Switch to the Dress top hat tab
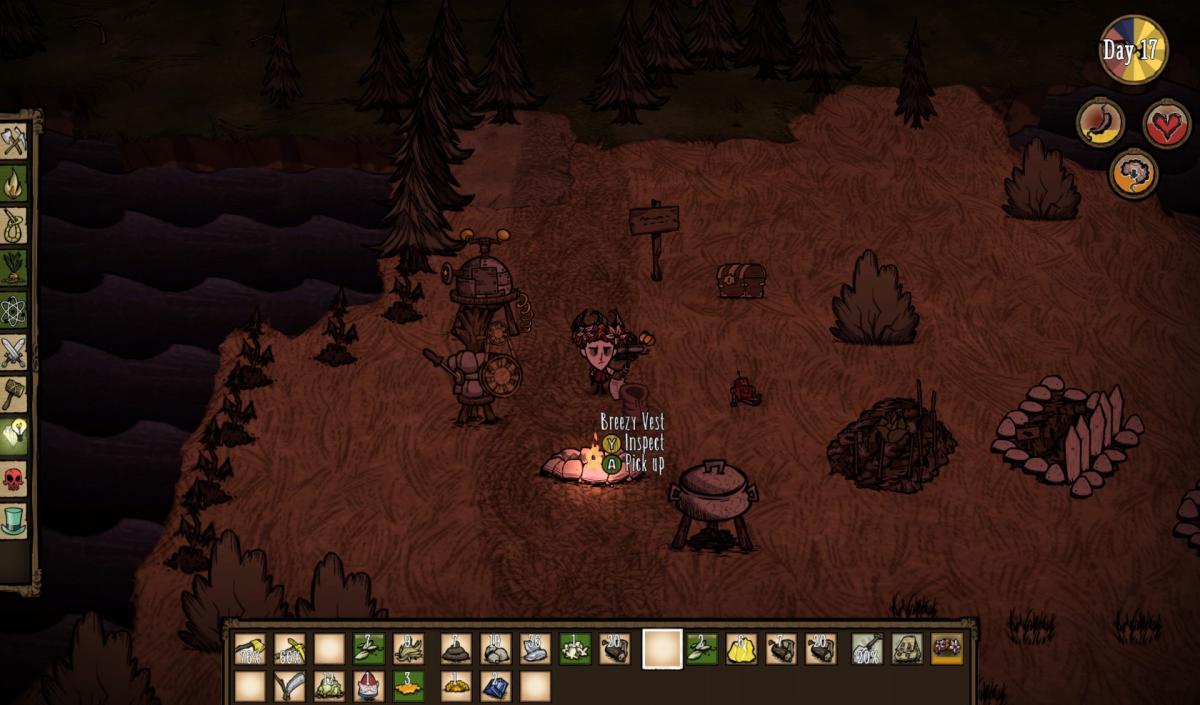Image resolution: width=1200 pixels, height=705 pixels. click(13, 521)
